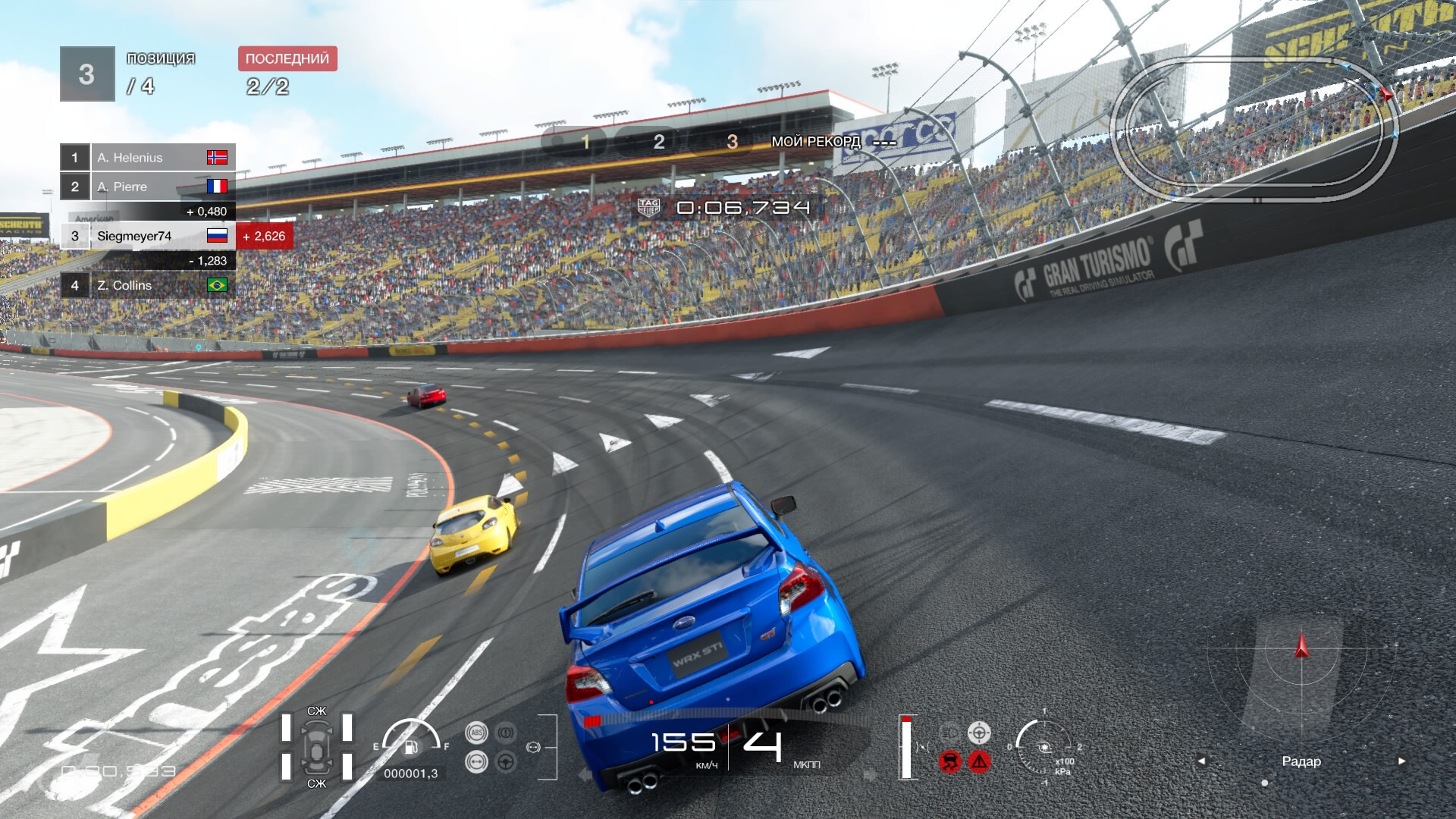Click the crosshair target icon
This screenshot has width=1456, height=819.
coord(979,733)
